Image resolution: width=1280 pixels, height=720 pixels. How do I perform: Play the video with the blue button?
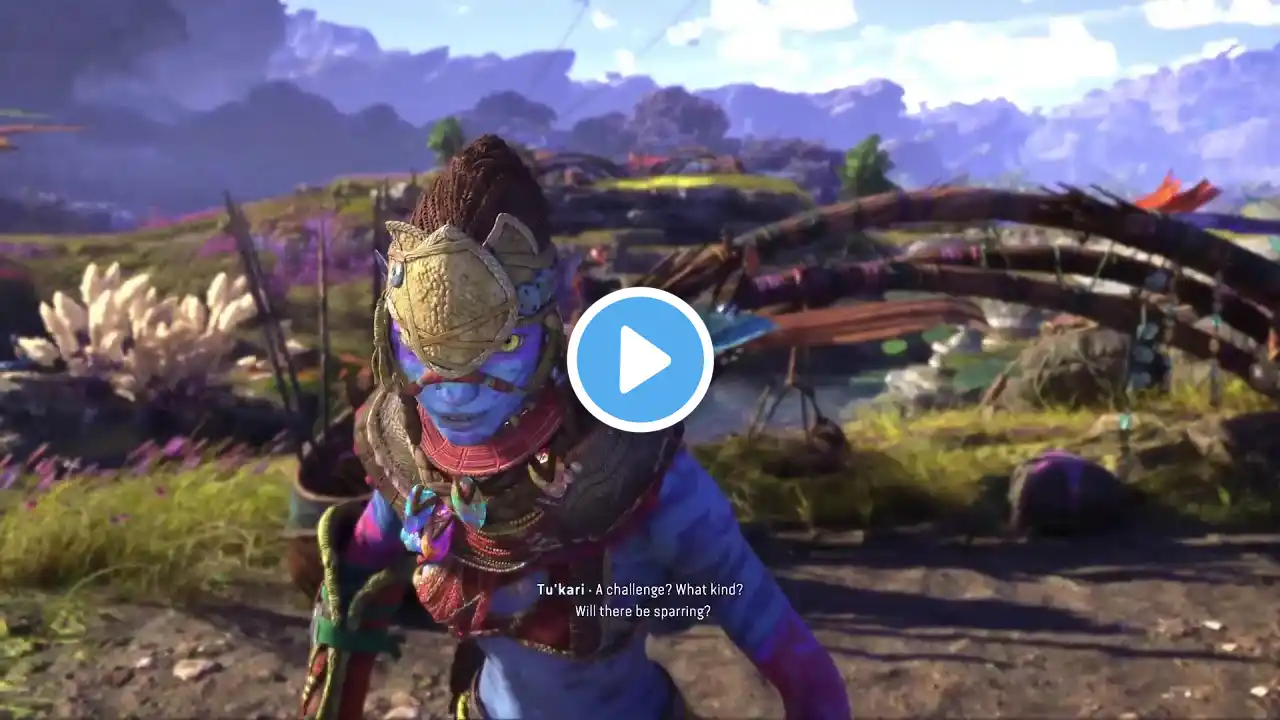[x=640, y=360]
